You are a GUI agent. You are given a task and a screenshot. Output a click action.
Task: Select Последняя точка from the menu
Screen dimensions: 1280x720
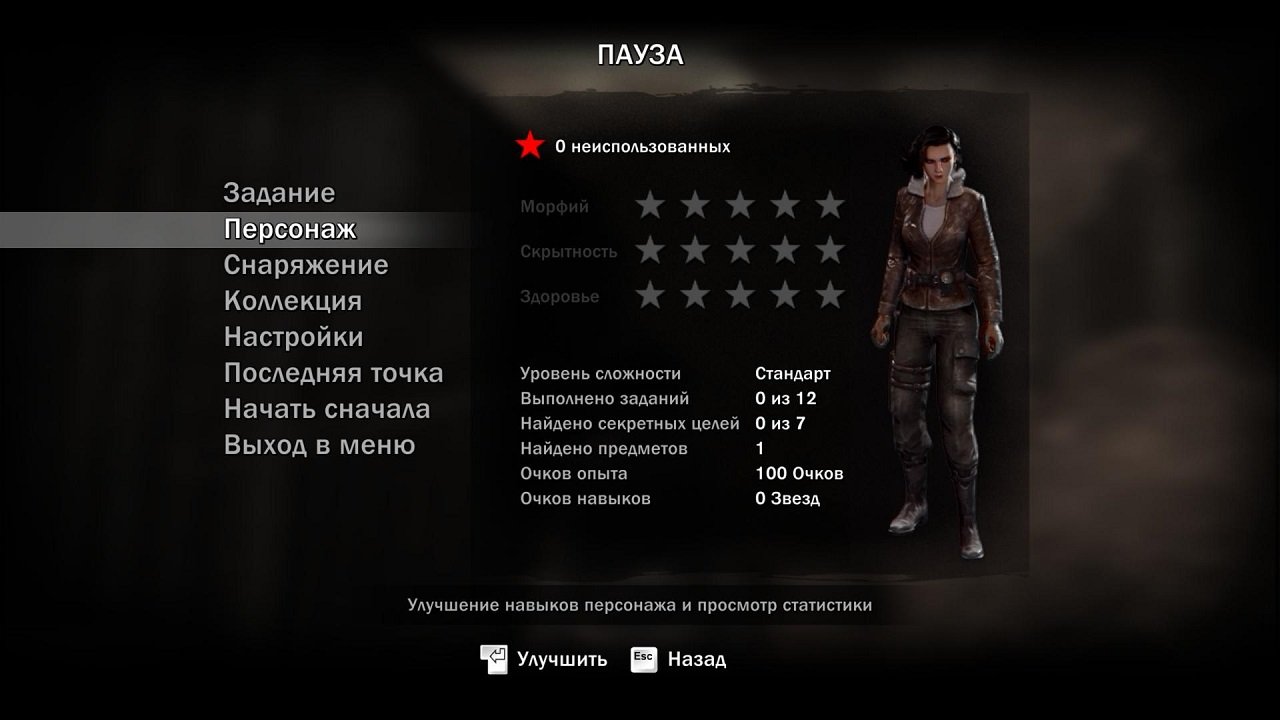333,373
